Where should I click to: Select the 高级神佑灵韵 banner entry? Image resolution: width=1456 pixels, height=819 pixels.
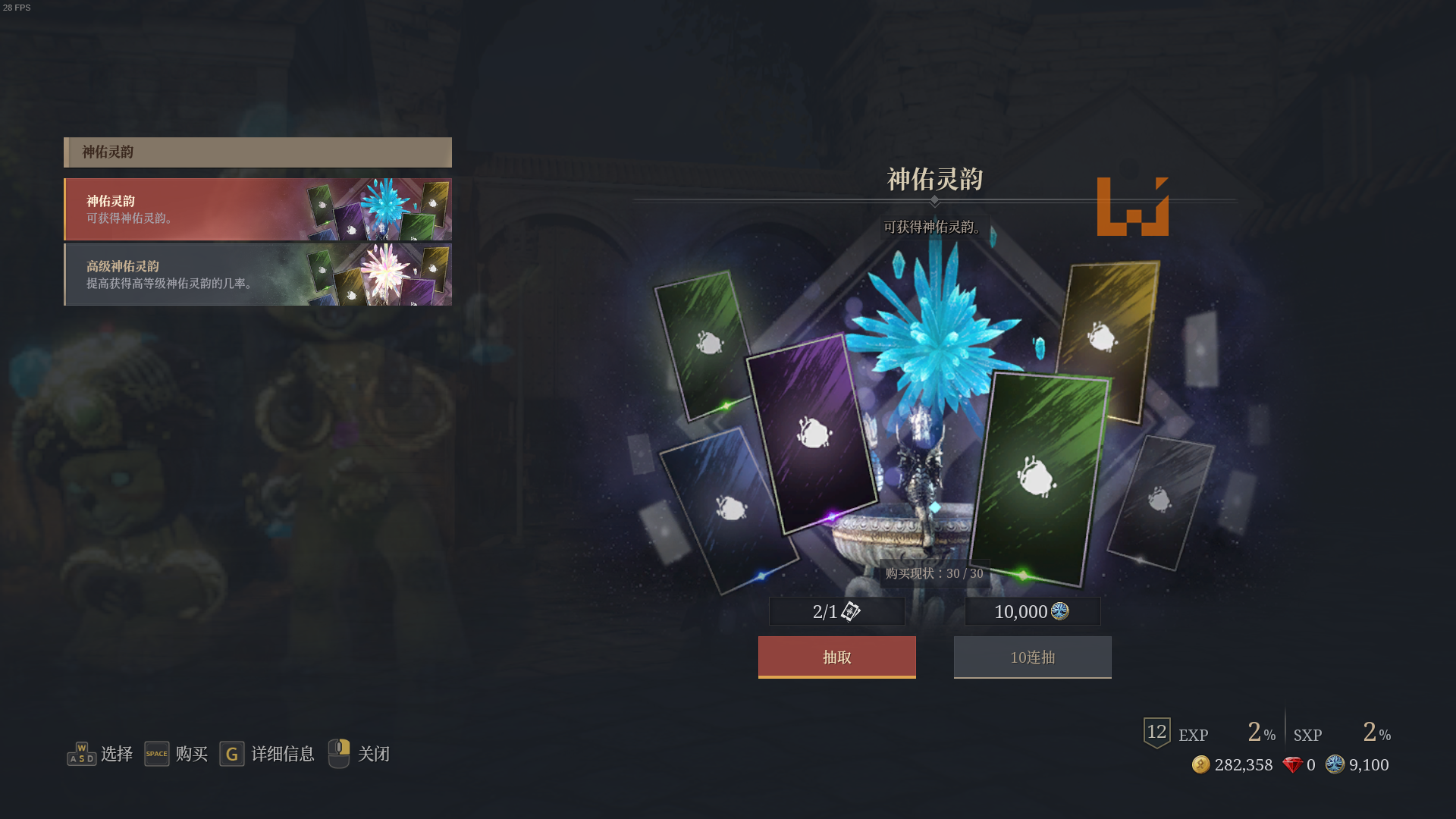258,274
